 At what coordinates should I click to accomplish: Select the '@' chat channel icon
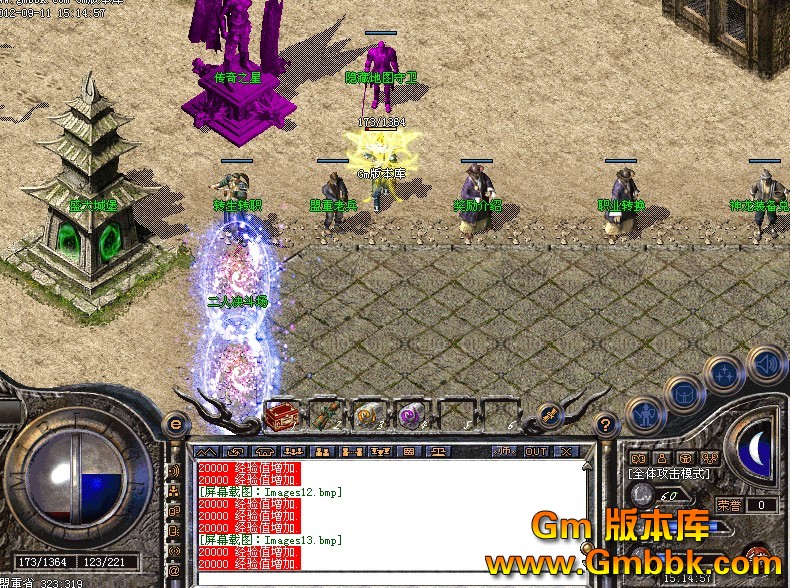[174, 570]
